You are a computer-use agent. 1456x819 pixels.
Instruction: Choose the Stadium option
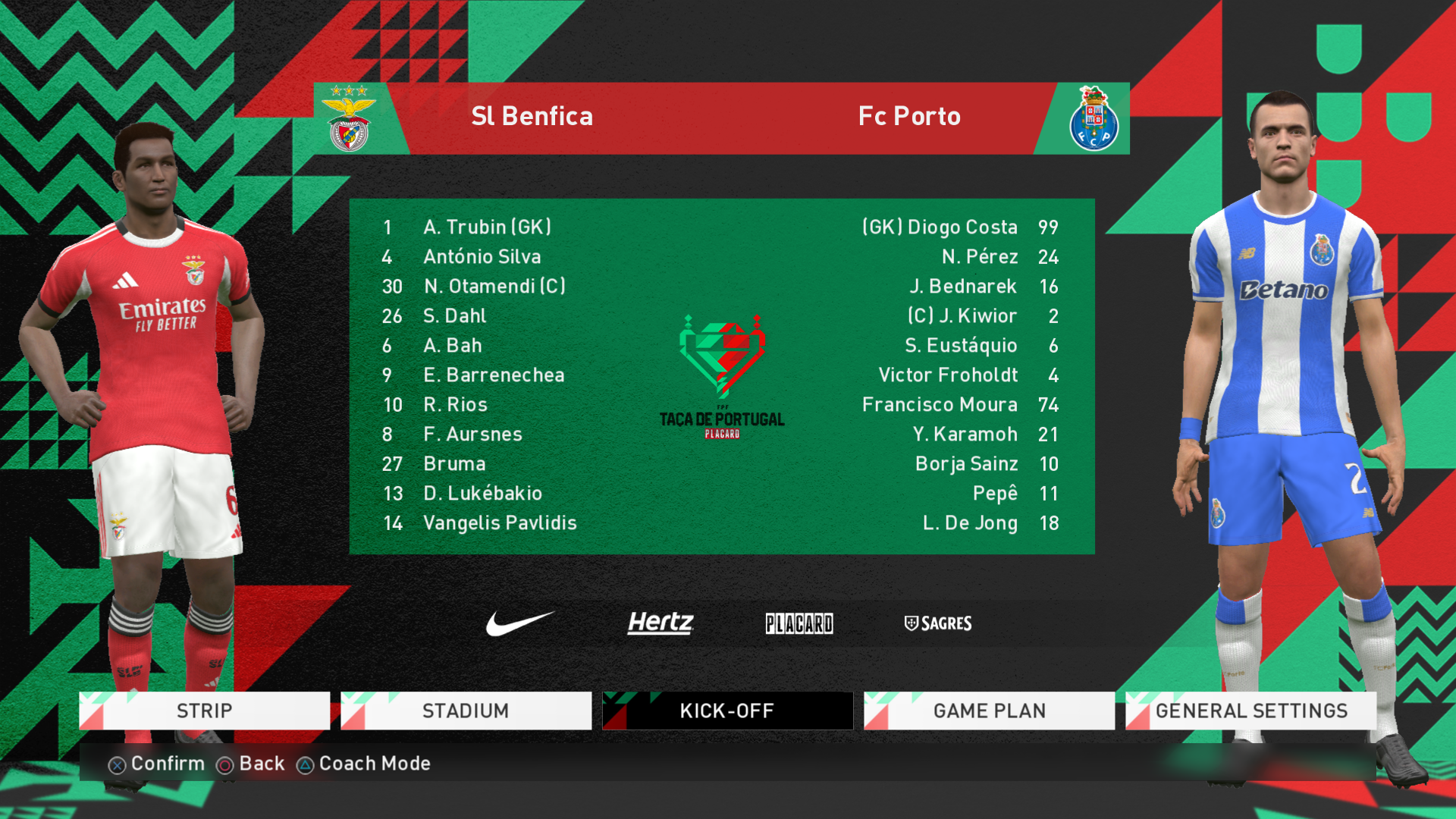tap(466, 711)
